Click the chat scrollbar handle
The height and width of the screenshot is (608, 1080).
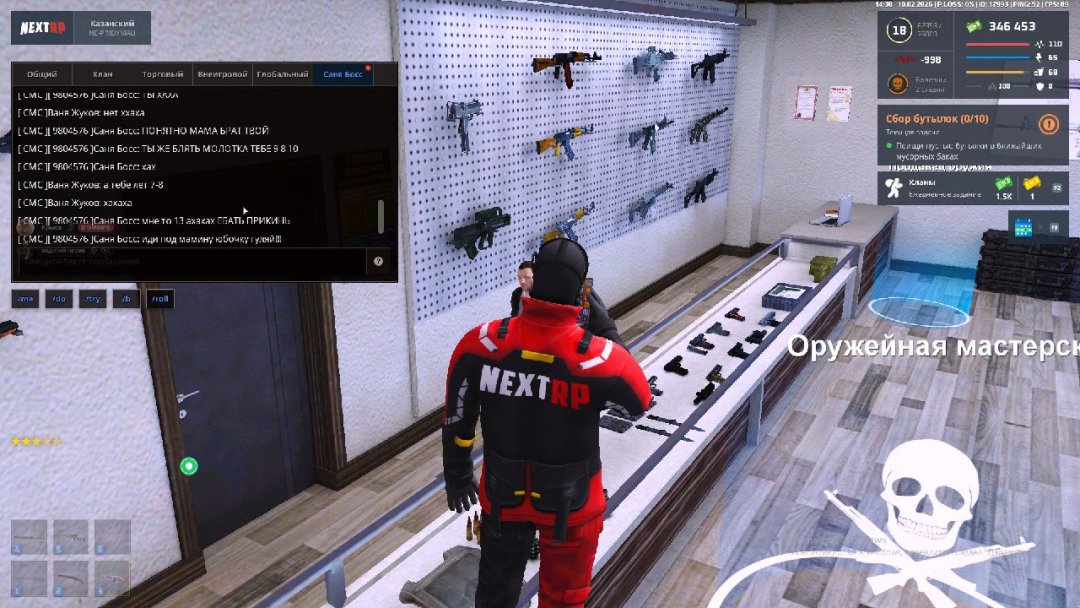click(380, 215)
